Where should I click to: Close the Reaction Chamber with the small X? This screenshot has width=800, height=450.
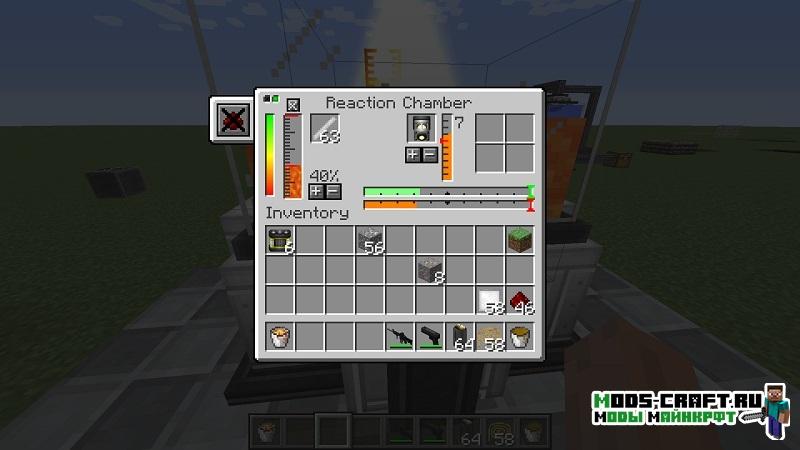(293, 104)
